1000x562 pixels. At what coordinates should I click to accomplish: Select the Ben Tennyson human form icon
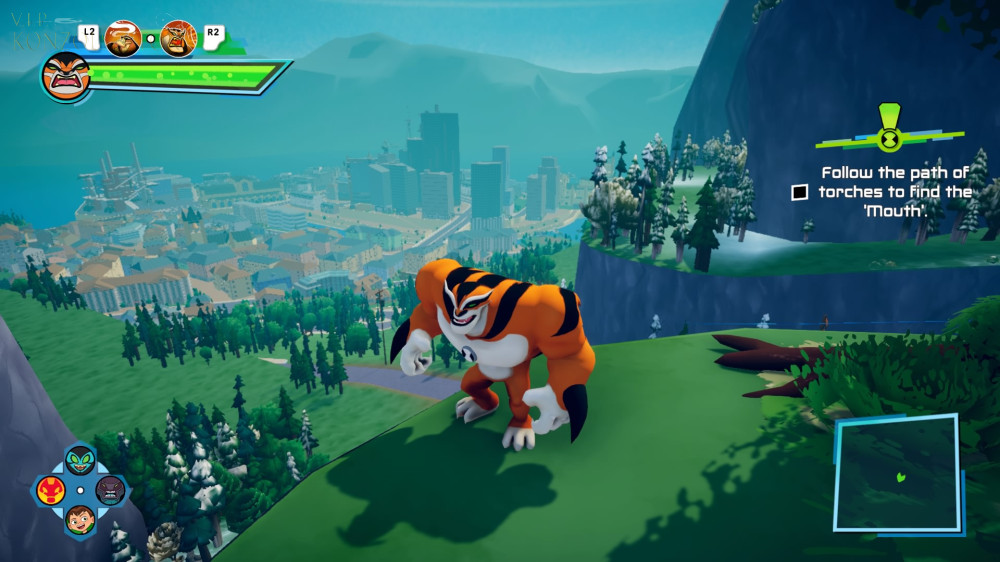click(x=80, y=519)
